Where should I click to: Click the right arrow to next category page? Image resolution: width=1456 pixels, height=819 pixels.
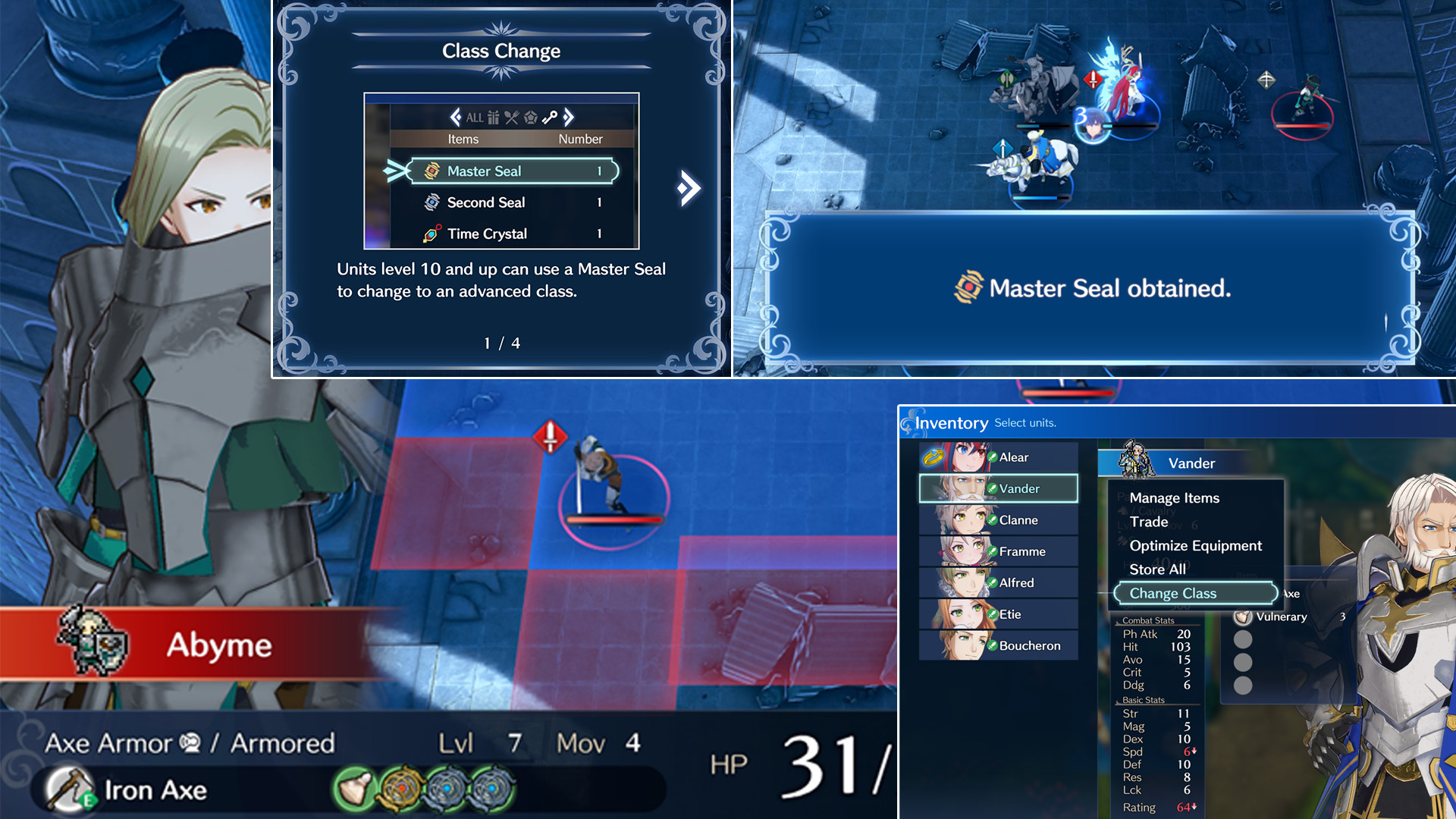click(569, 118)
